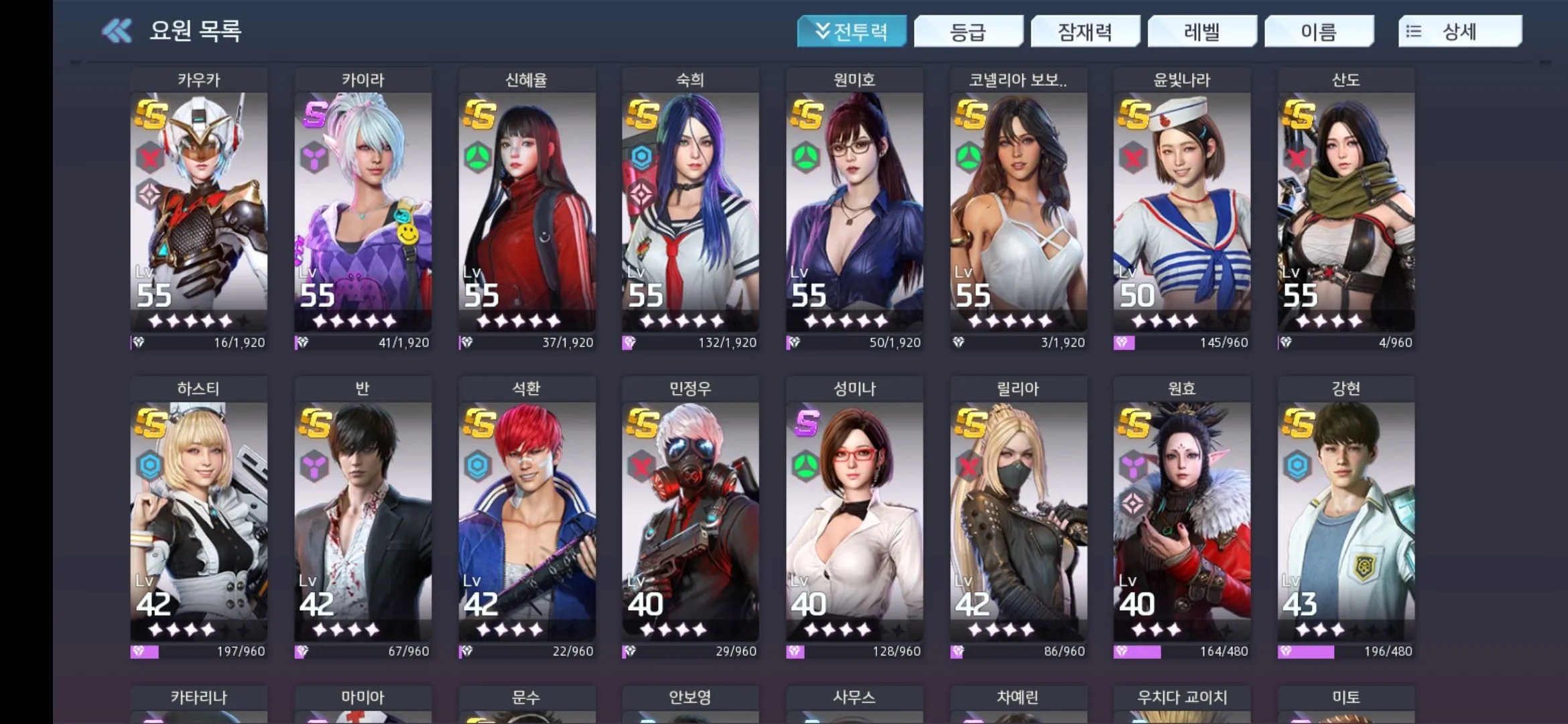Select the 성미나 character card
This screenshot has height=724, width=1568.
(x=854, y=516)
